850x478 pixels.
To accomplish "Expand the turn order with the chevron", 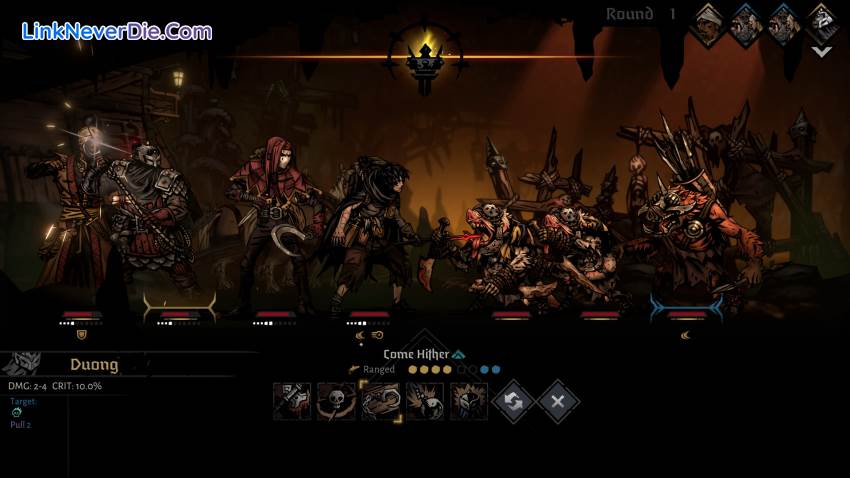I will click(822, 51).
